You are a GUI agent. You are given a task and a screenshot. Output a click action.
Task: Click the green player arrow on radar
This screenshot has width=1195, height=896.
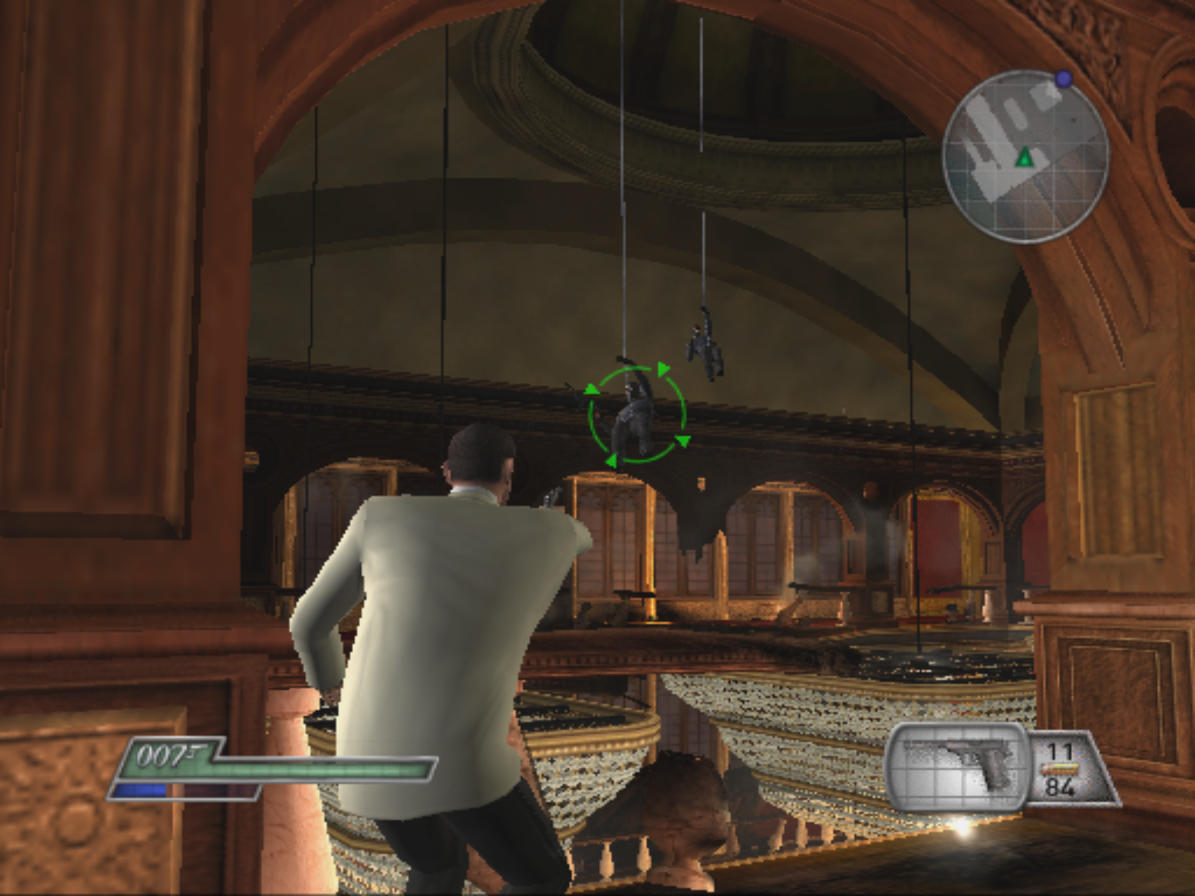(x=1024, y=157)
